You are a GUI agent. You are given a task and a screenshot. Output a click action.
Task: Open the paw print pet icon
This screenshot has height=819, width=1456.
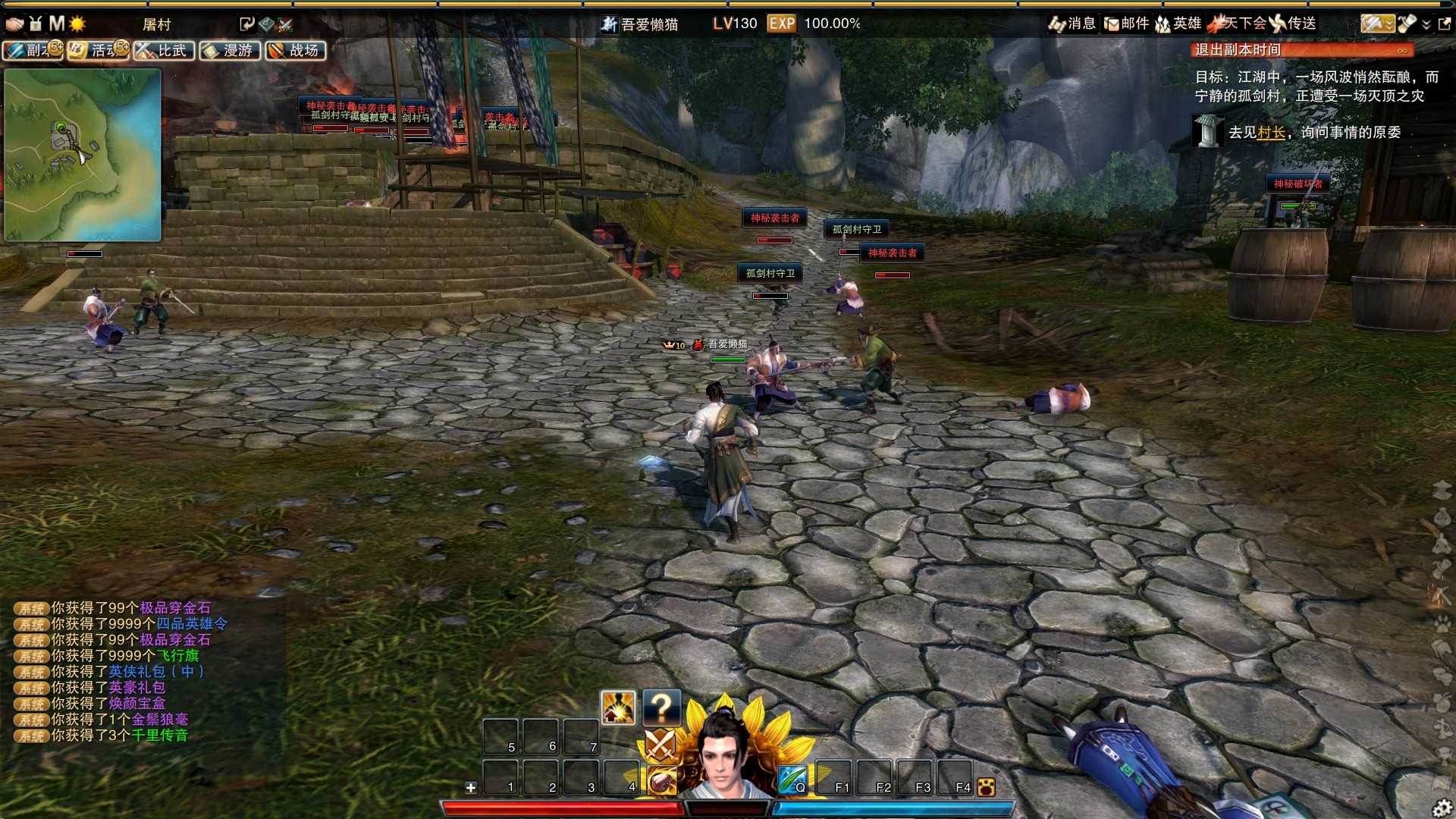986,787
